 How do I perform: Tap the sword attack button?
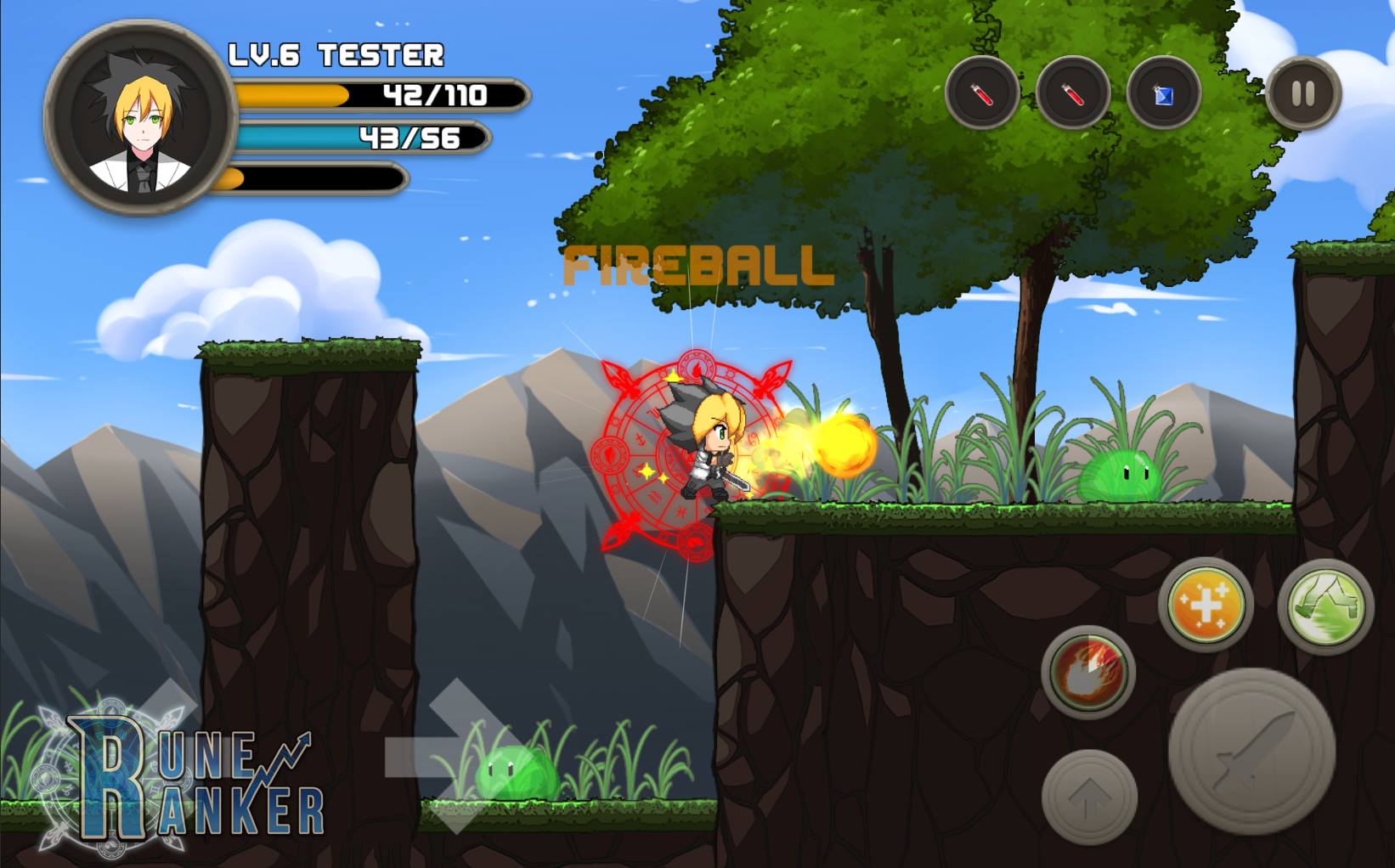coord(1251,751)
